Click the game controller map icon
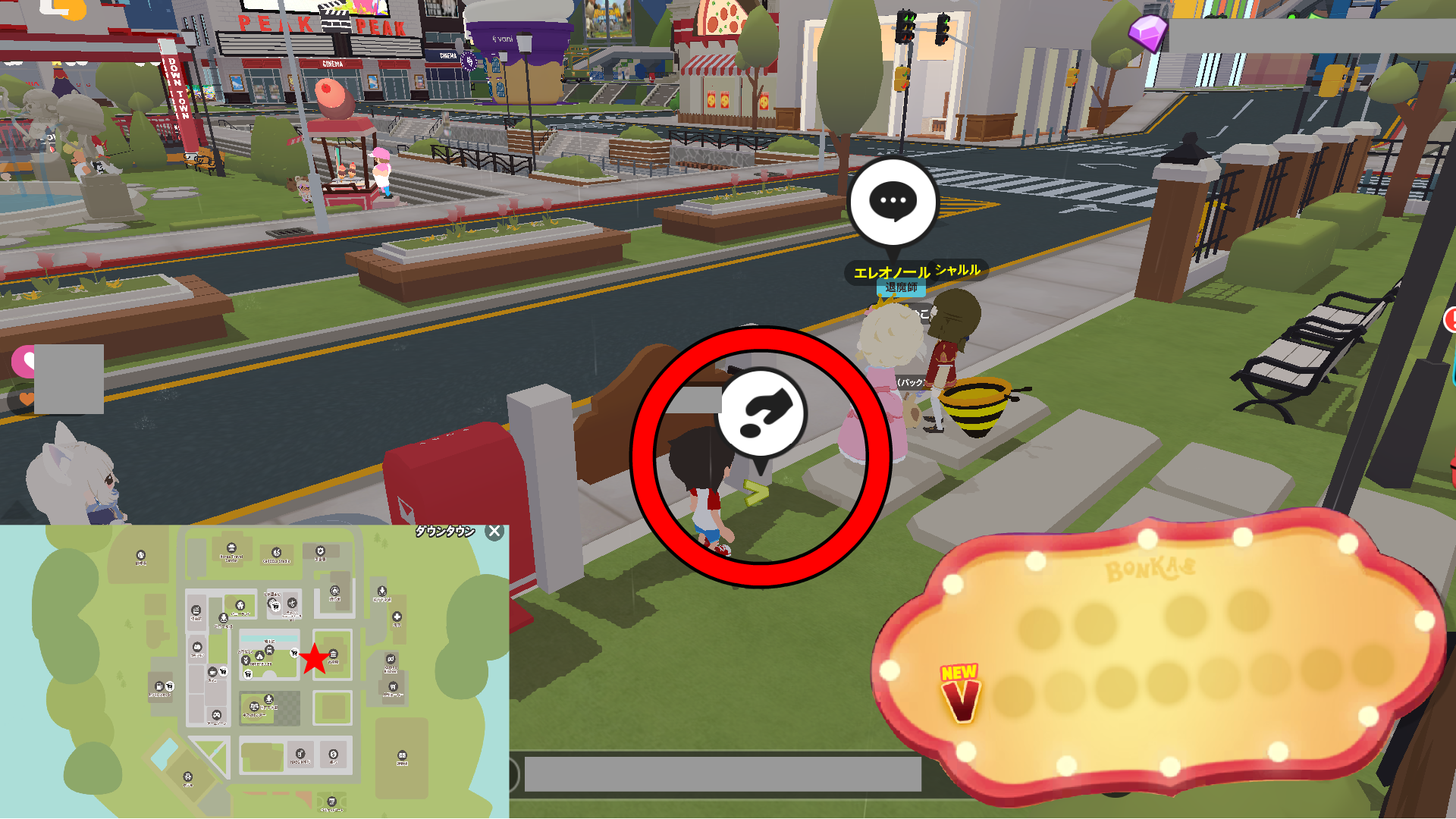 [216, 714]
